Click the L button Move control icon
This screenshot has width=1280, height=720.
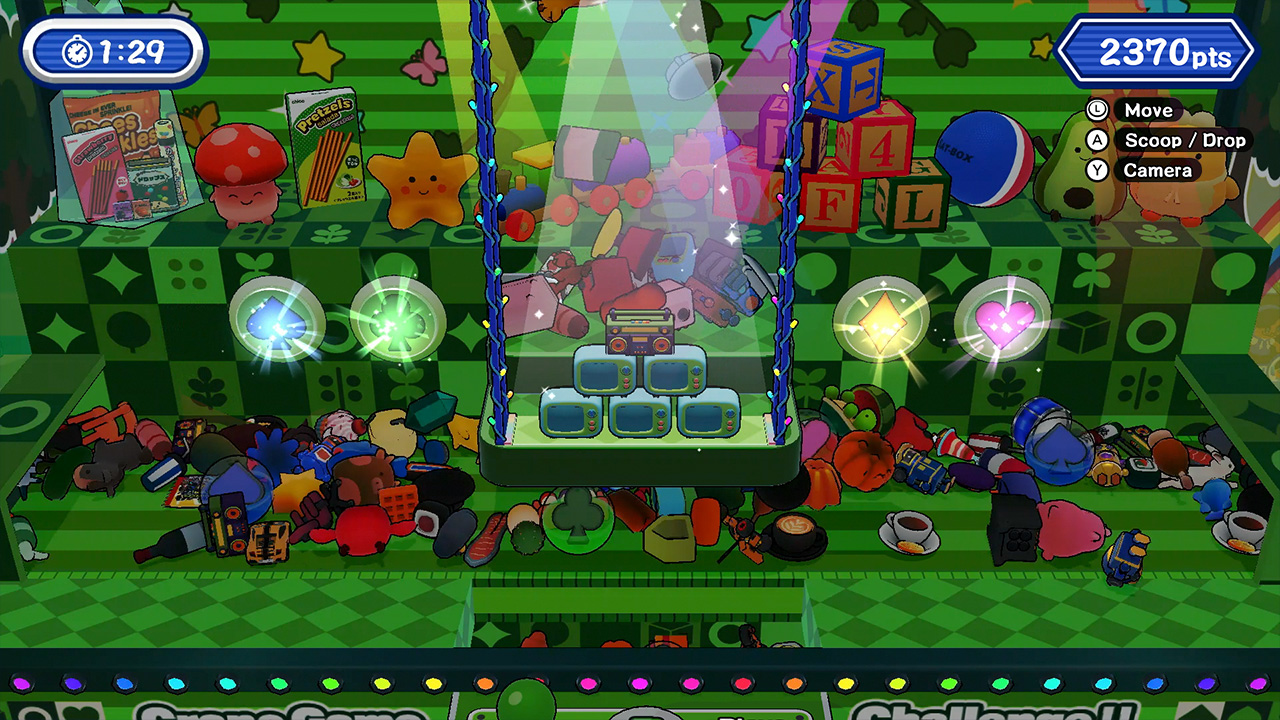point(1098,110)
